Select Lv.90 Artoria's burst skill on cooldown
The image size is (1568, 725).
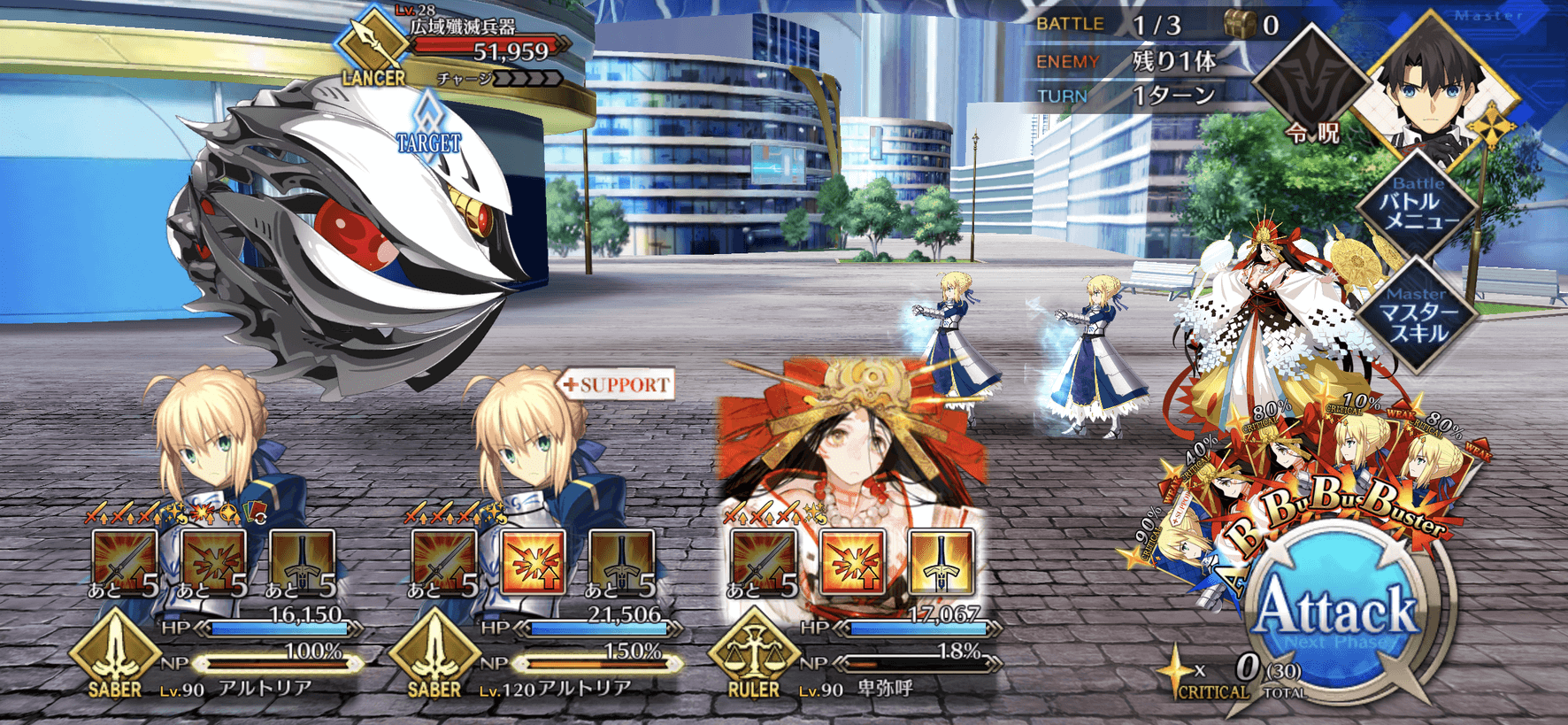[213, 562]
